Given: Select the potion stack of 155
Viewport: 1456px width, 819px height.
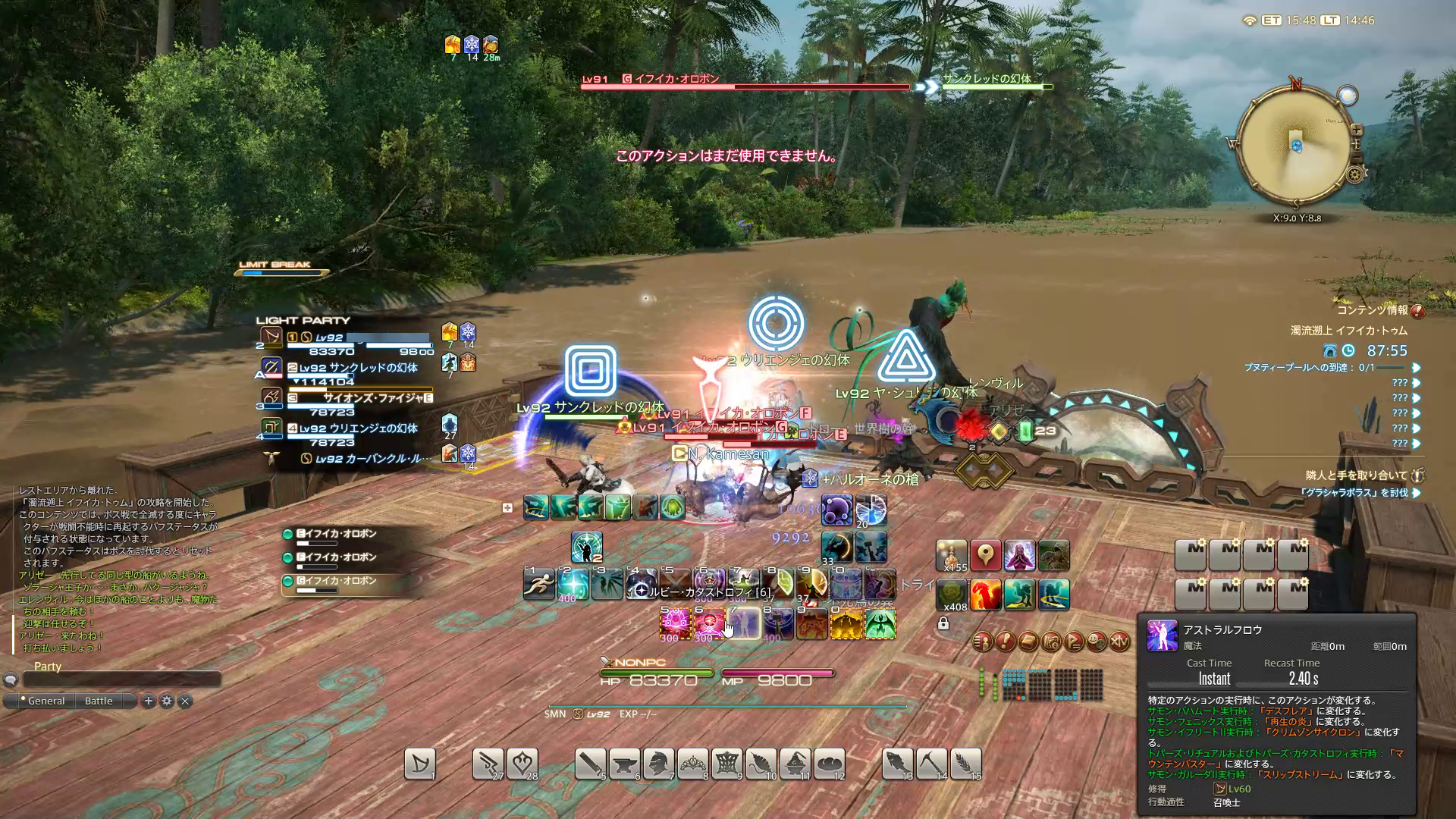Looking at the screenshot, I should pos(951,556).
